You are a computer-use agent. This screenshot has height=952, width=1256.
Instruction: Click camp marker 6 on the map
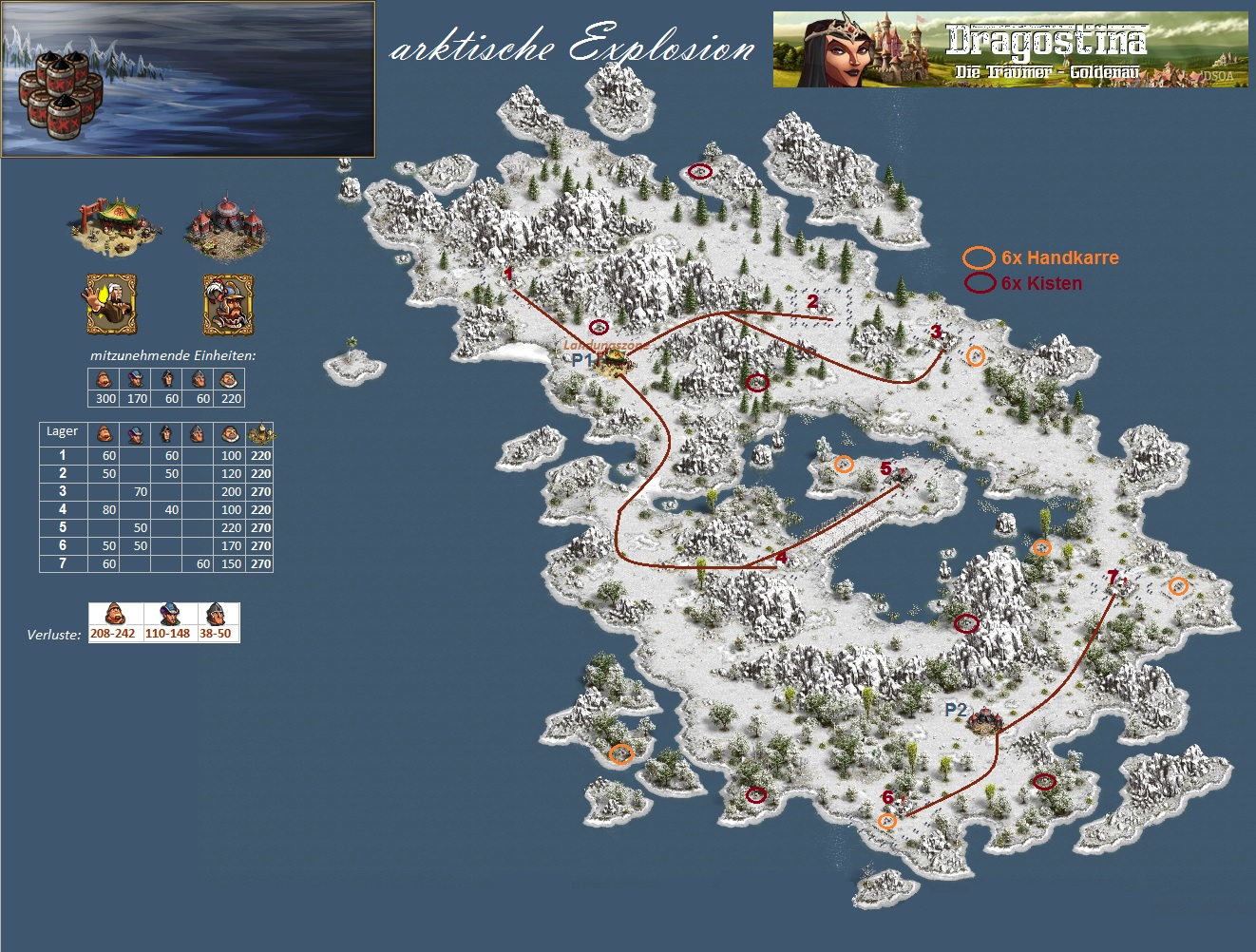(887, 798)
